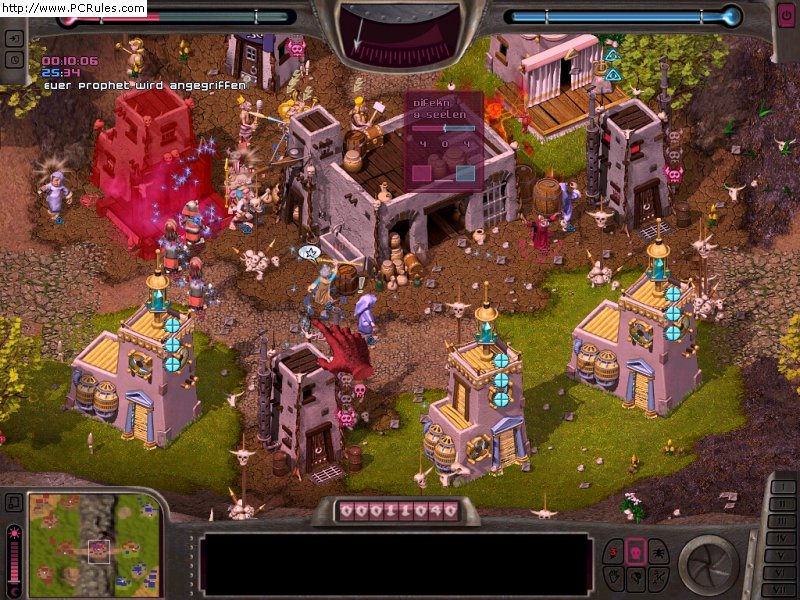Viewport: 800px width, 600px height.
Task: Click the highlighted square in building panel
Action: coord(465,173)
